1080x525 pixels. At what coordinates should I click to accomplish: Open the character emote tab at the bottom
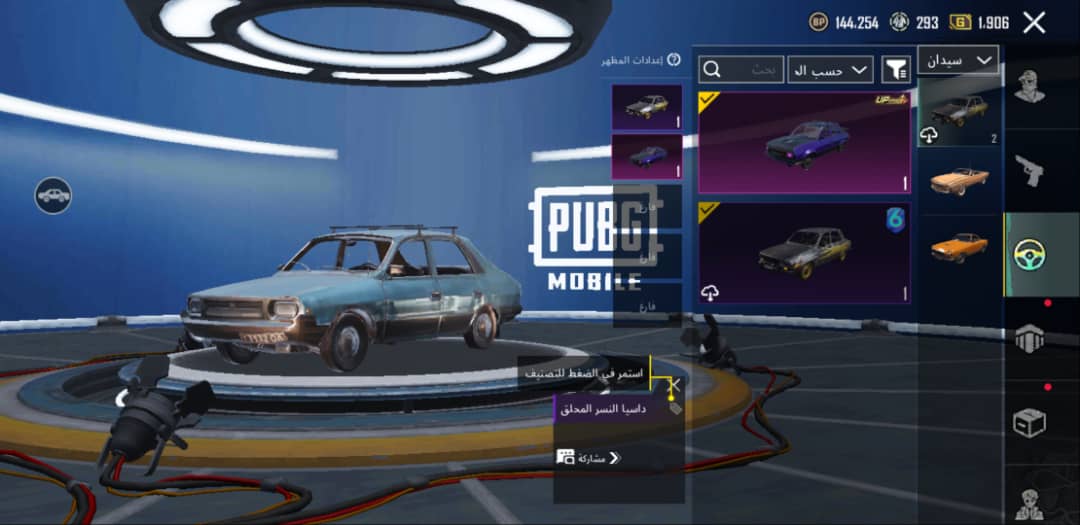point(1030,503)
